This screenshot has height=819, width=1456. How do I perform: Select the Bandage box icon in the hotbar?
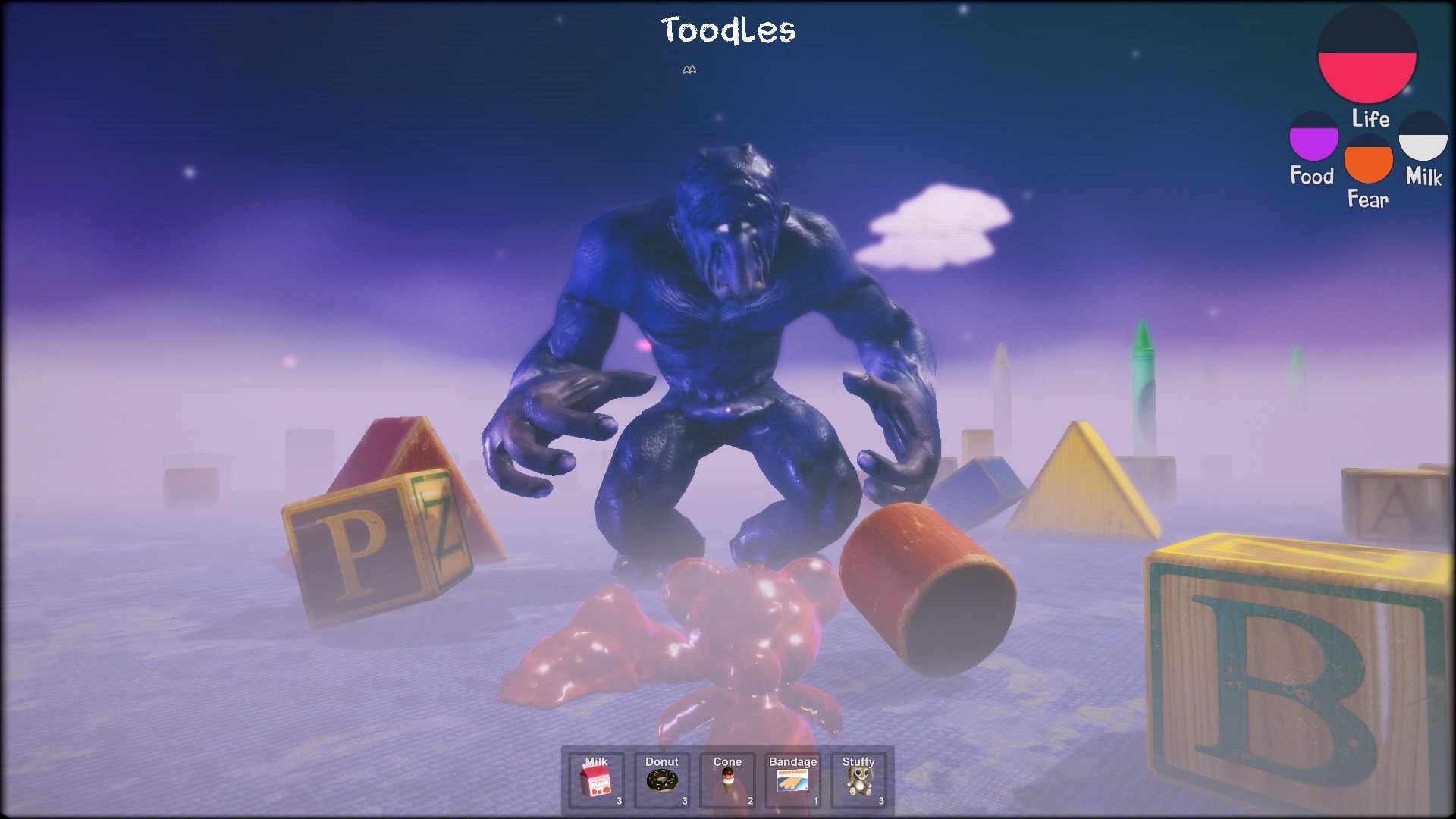coord(793,781)
